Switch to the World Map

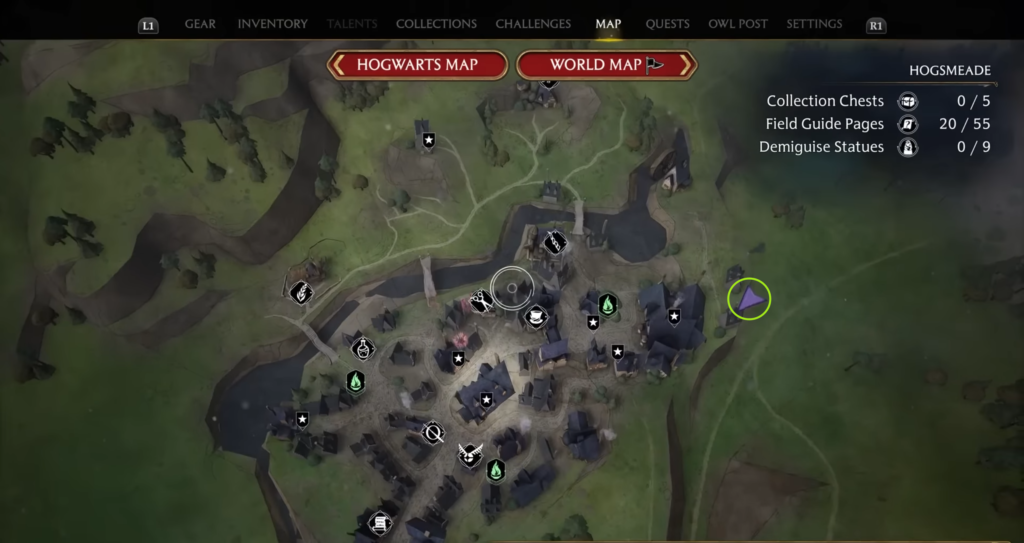coord(605,65)
